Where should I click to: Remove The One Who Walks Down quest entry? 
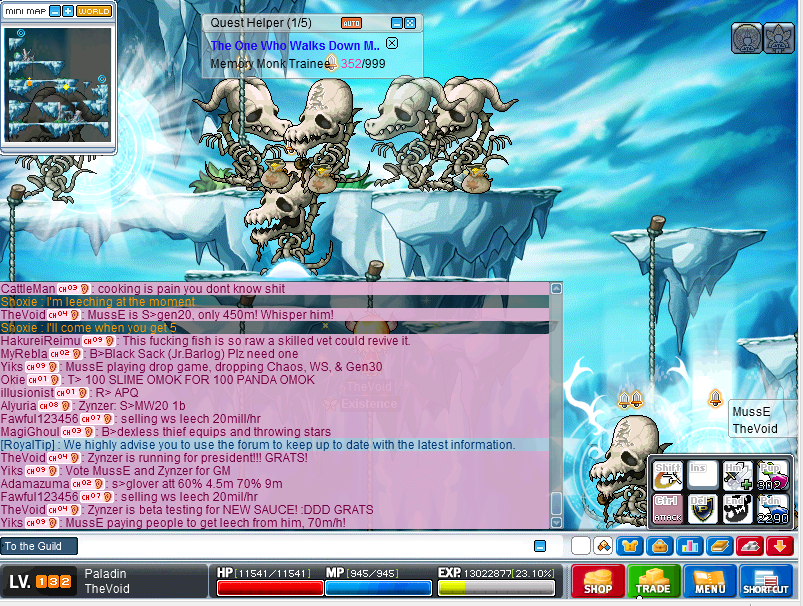392,43
